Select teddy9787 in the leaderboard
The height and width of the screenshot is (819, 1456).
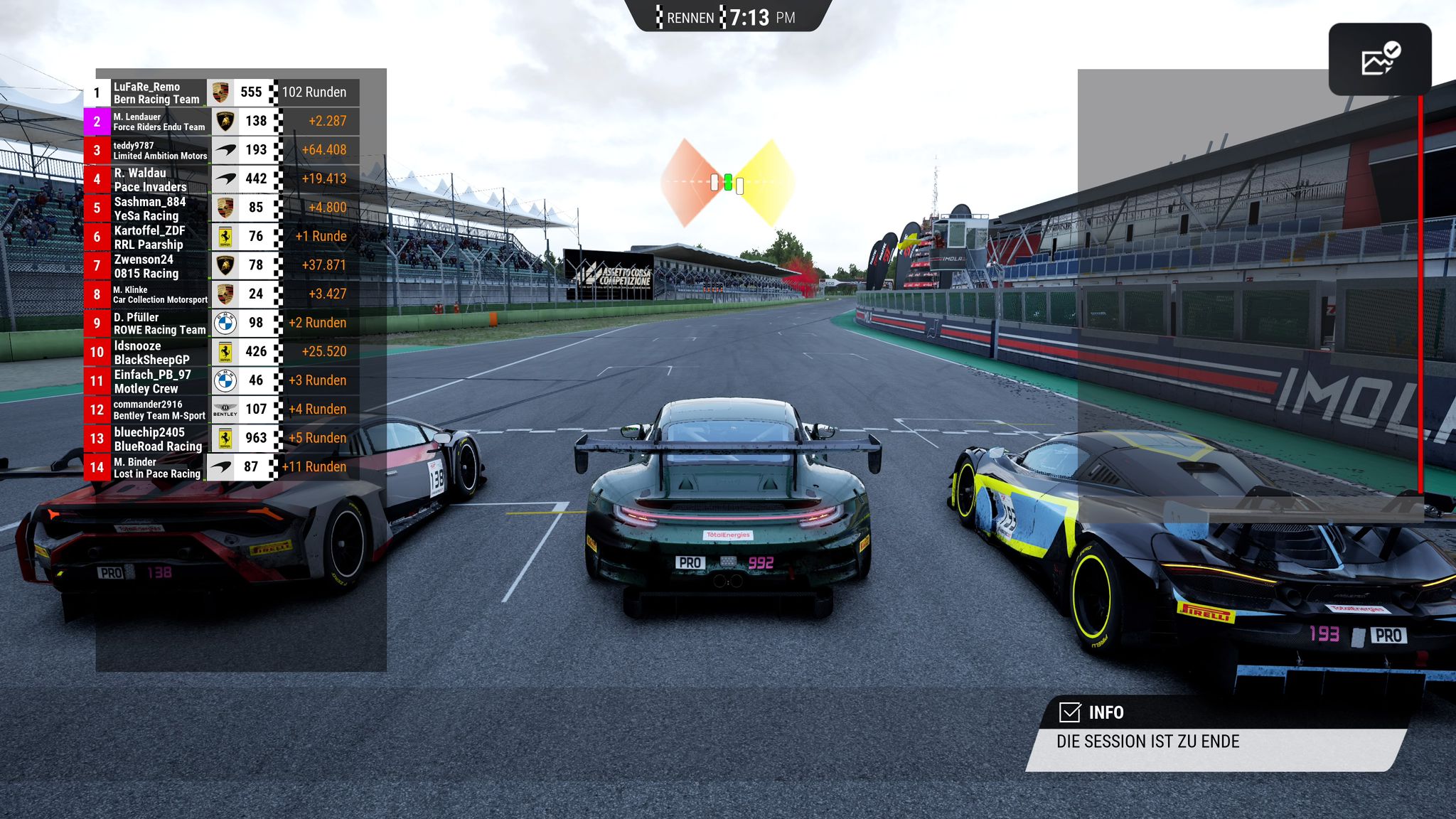coord(159,150)
